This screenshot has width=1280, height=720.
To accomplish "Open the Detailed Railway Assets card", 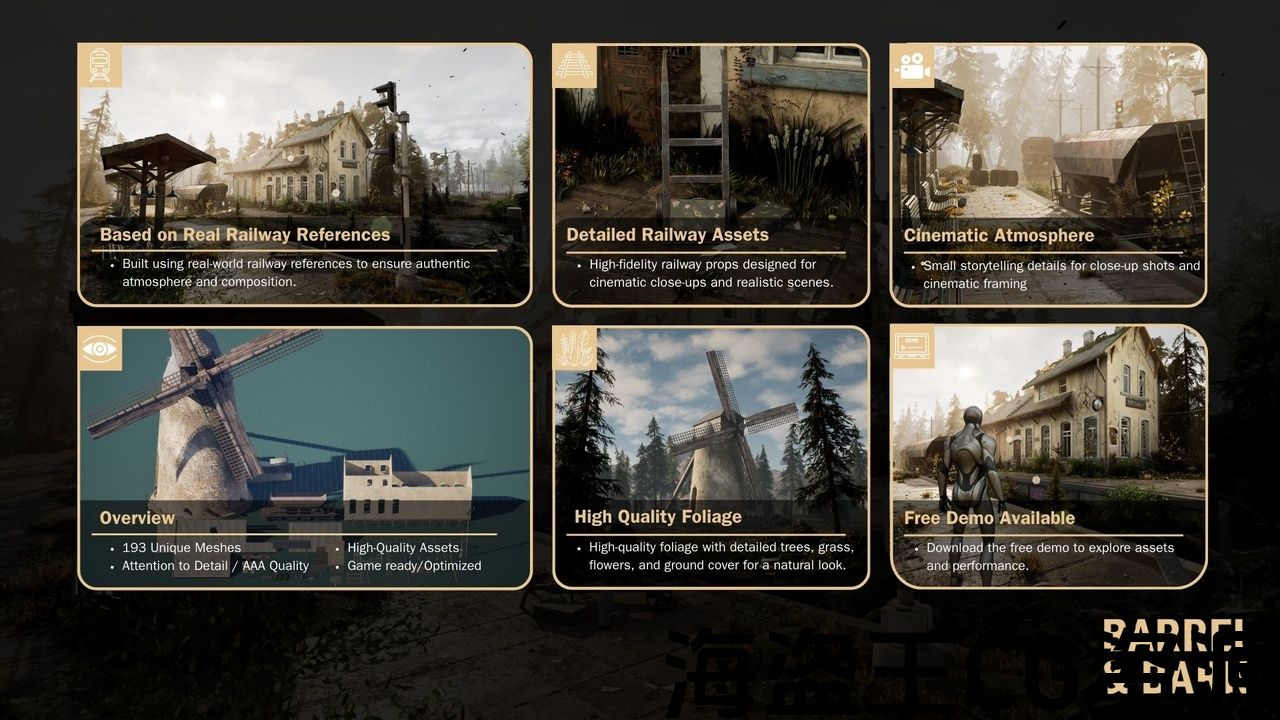I will [711, 174].
